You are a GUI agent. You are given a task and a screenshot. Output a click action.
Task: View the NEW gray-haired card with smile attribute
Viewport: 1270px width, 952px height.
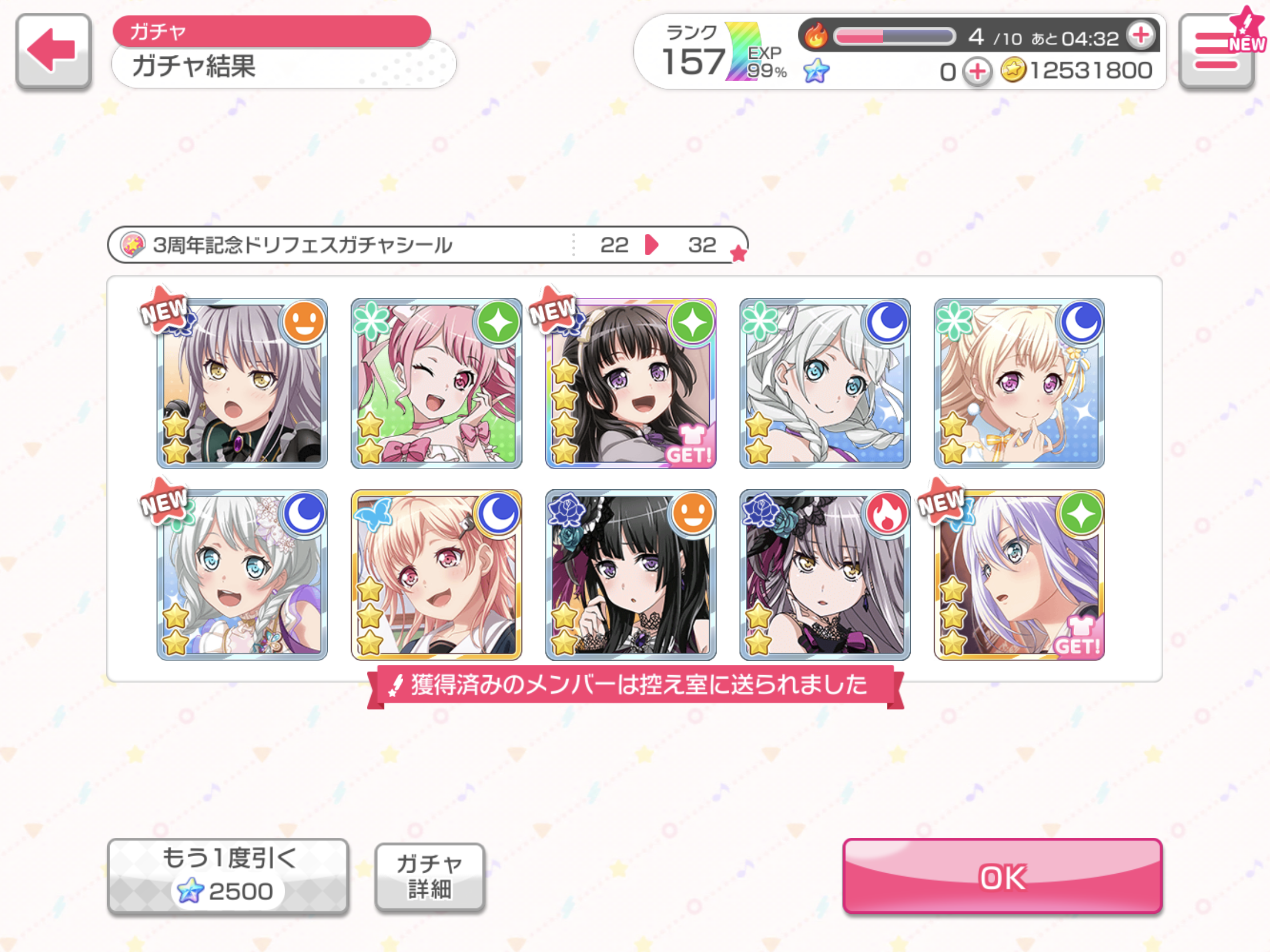[242, 384]
